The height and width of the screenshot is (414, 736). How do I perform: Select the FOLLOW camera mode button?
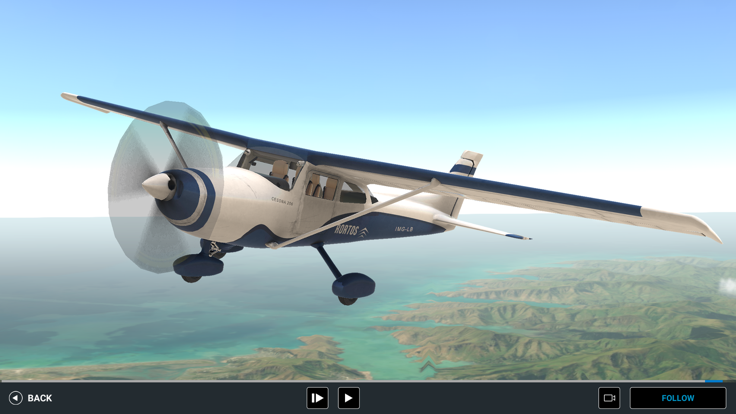677,398
